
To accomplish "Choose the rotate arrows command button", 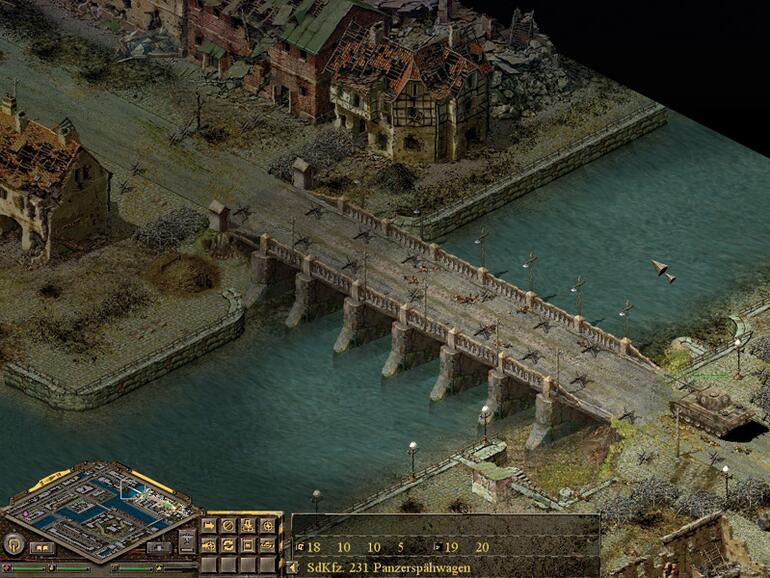I will [x=228, y=545].
